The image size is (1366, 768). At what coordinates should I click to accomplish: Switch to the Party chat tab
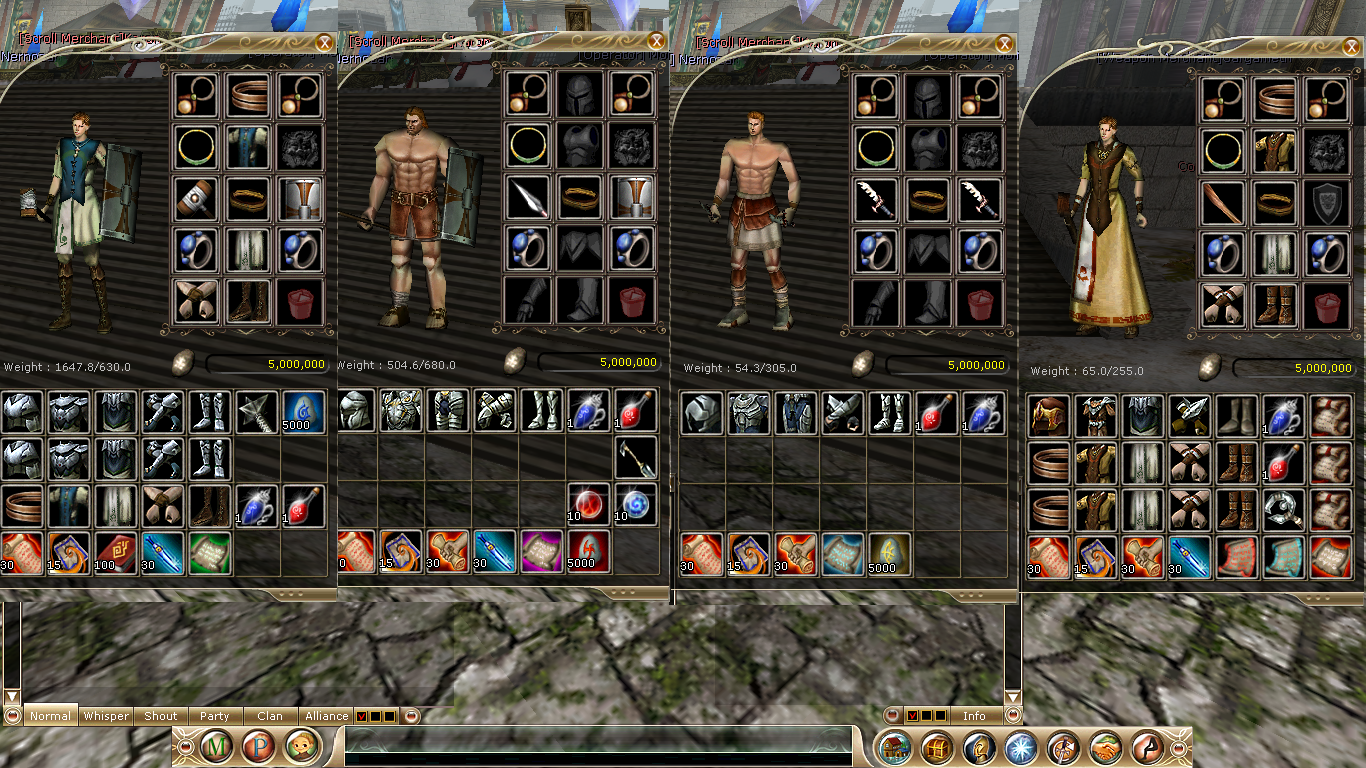[215, 716]
